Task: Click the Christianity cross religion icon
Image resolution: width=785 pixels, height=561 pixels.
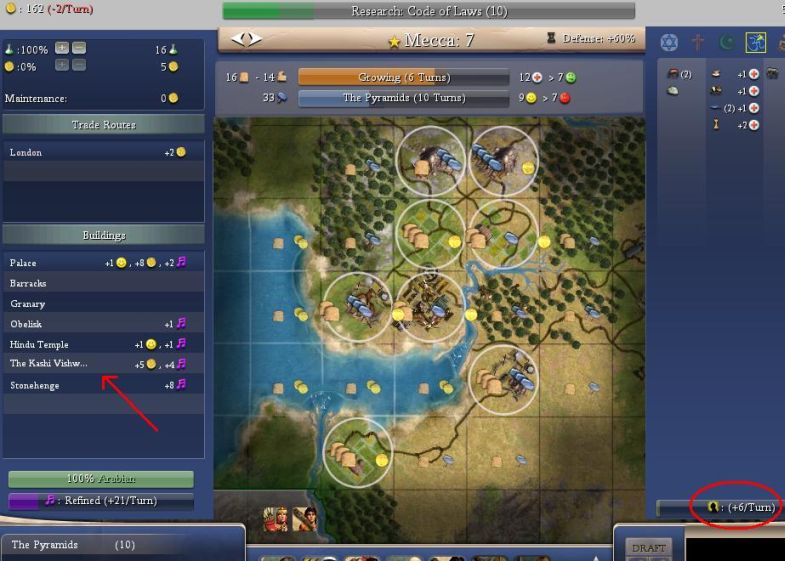Action: coord(698,43)
